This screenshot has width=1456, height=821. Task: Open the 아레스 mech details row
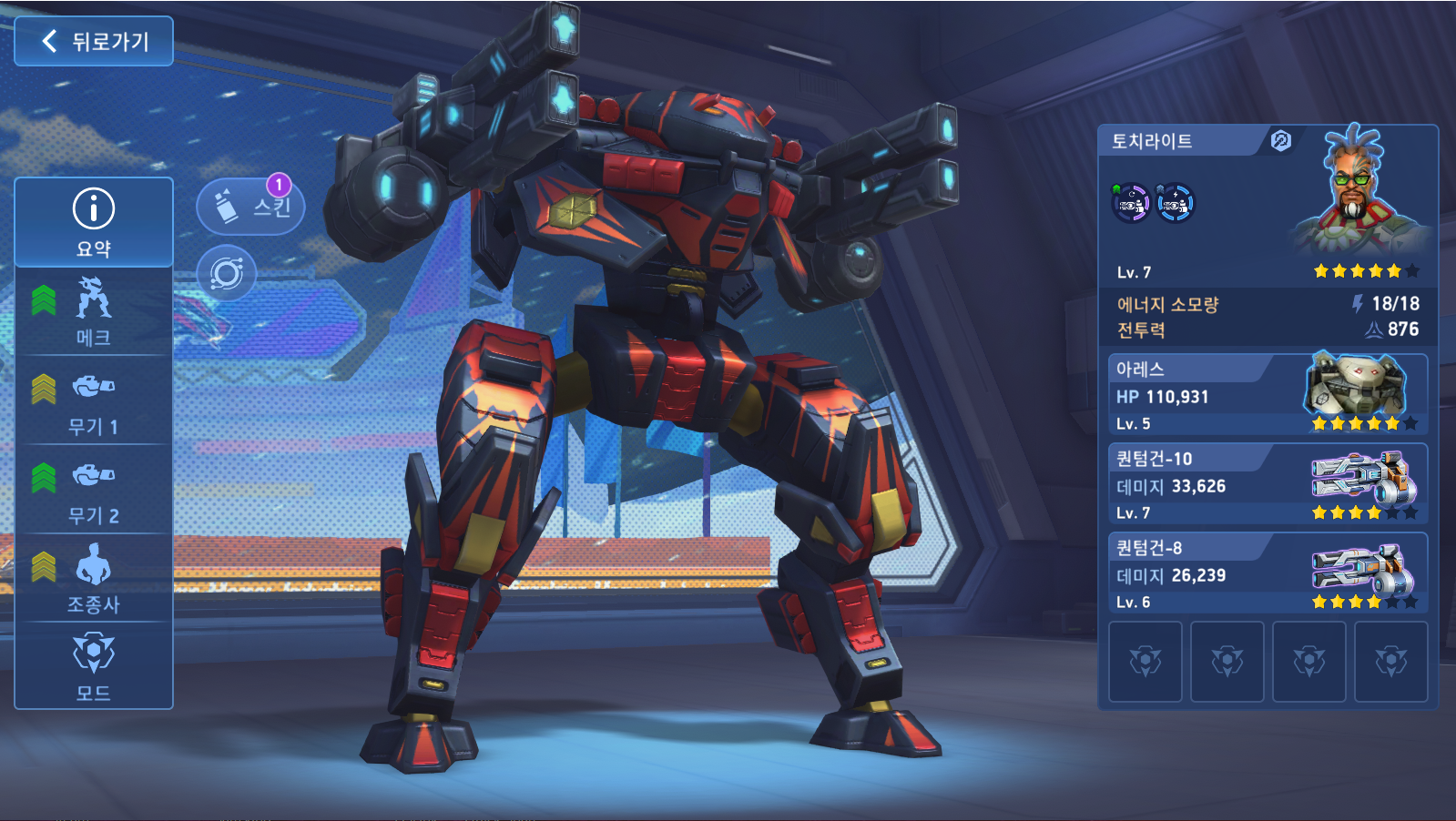(1268, 396)
